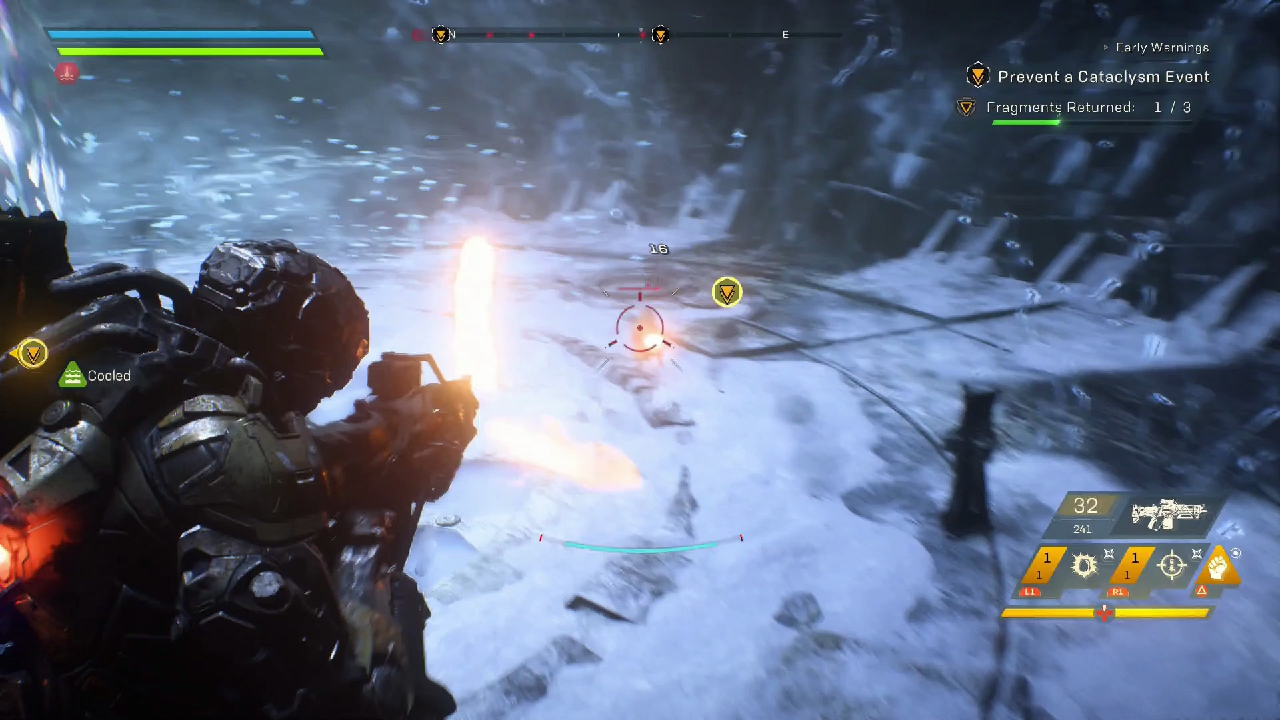Viewport: 1280px width, 720px height.
Task: Click the red cross icon on the yellow gauge
Action: (1104, 612)
